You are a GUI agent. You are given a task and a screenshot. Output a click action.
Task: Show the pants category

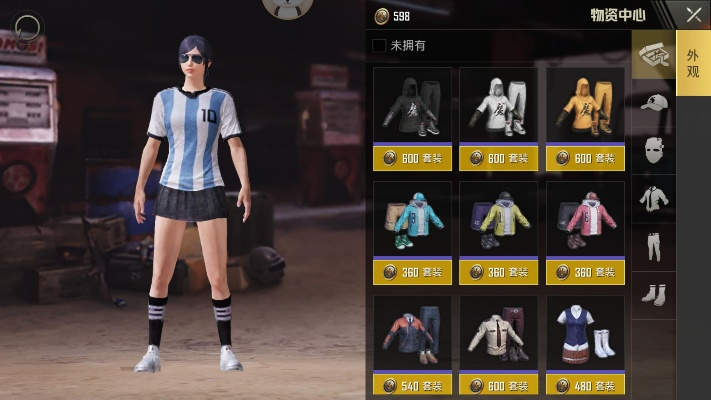click(654, 247)
